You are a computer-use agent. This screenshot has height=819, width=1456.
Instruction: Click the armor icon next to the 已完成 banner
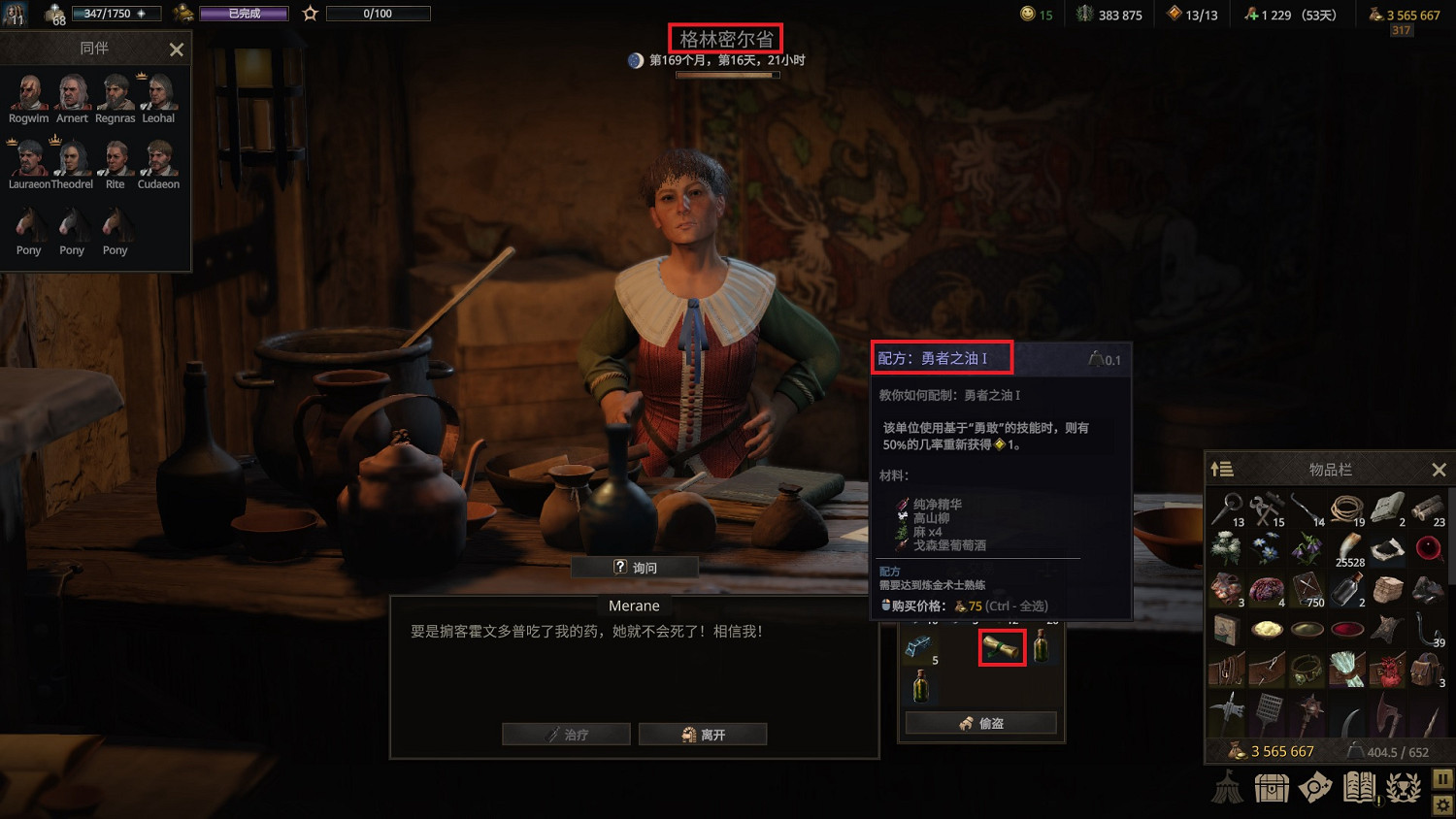tap(182, 13)
